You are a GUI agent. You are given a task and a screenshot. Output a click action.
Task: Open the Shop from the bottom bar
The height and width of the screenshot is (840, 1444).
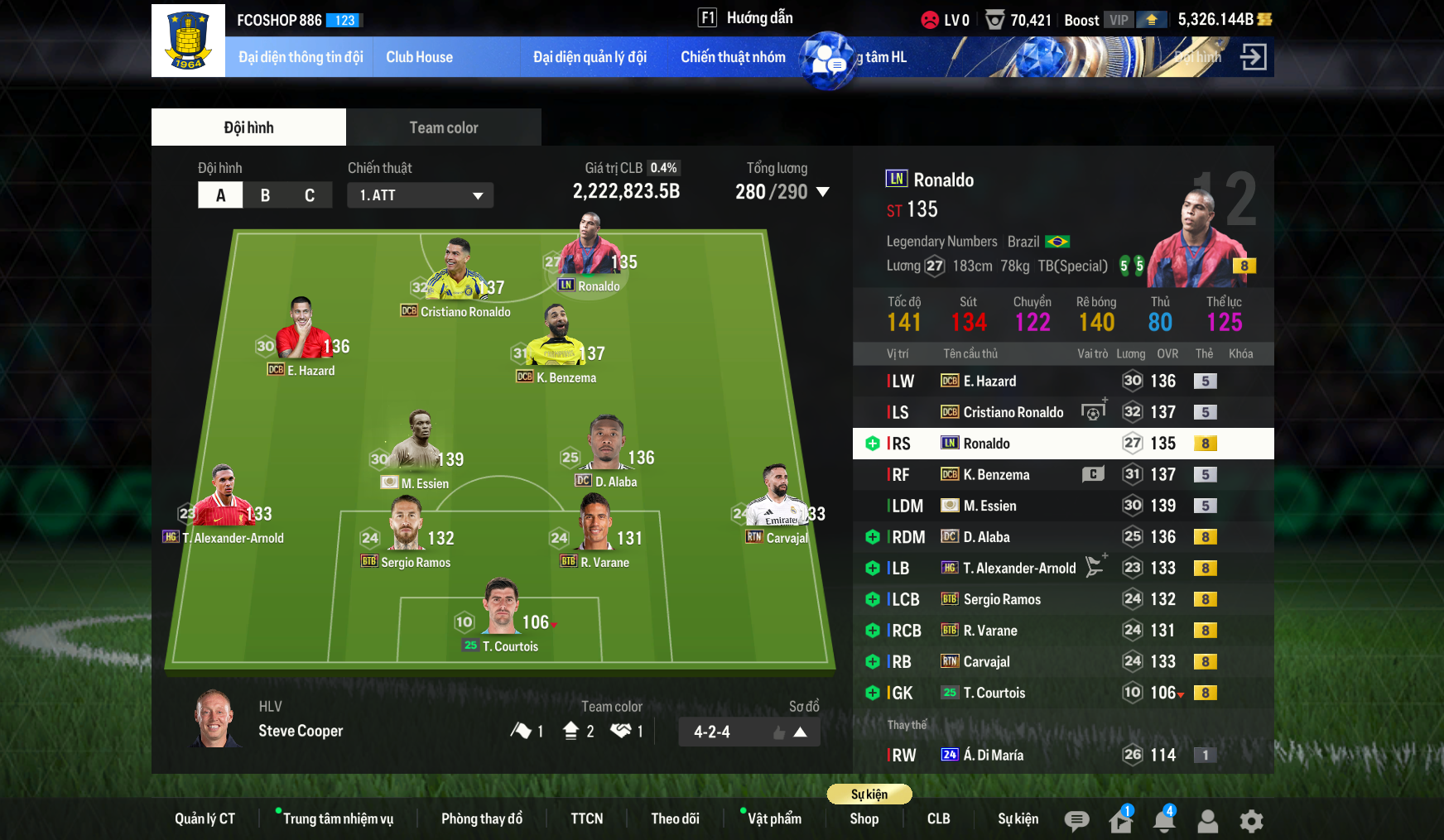pos(864,818)
